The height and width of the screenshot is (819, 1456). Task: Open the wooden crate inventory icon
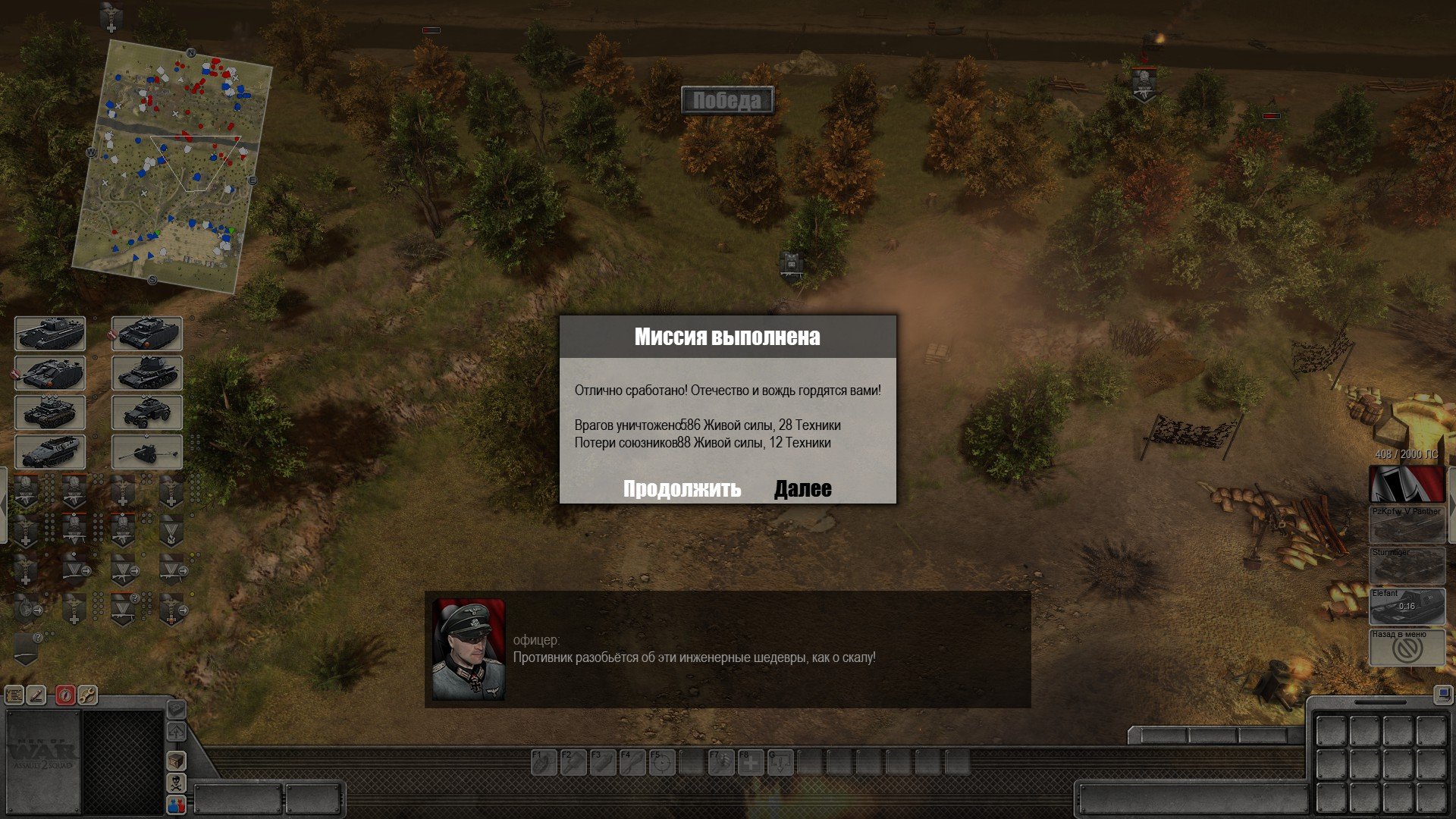click(x=176, y=760)
